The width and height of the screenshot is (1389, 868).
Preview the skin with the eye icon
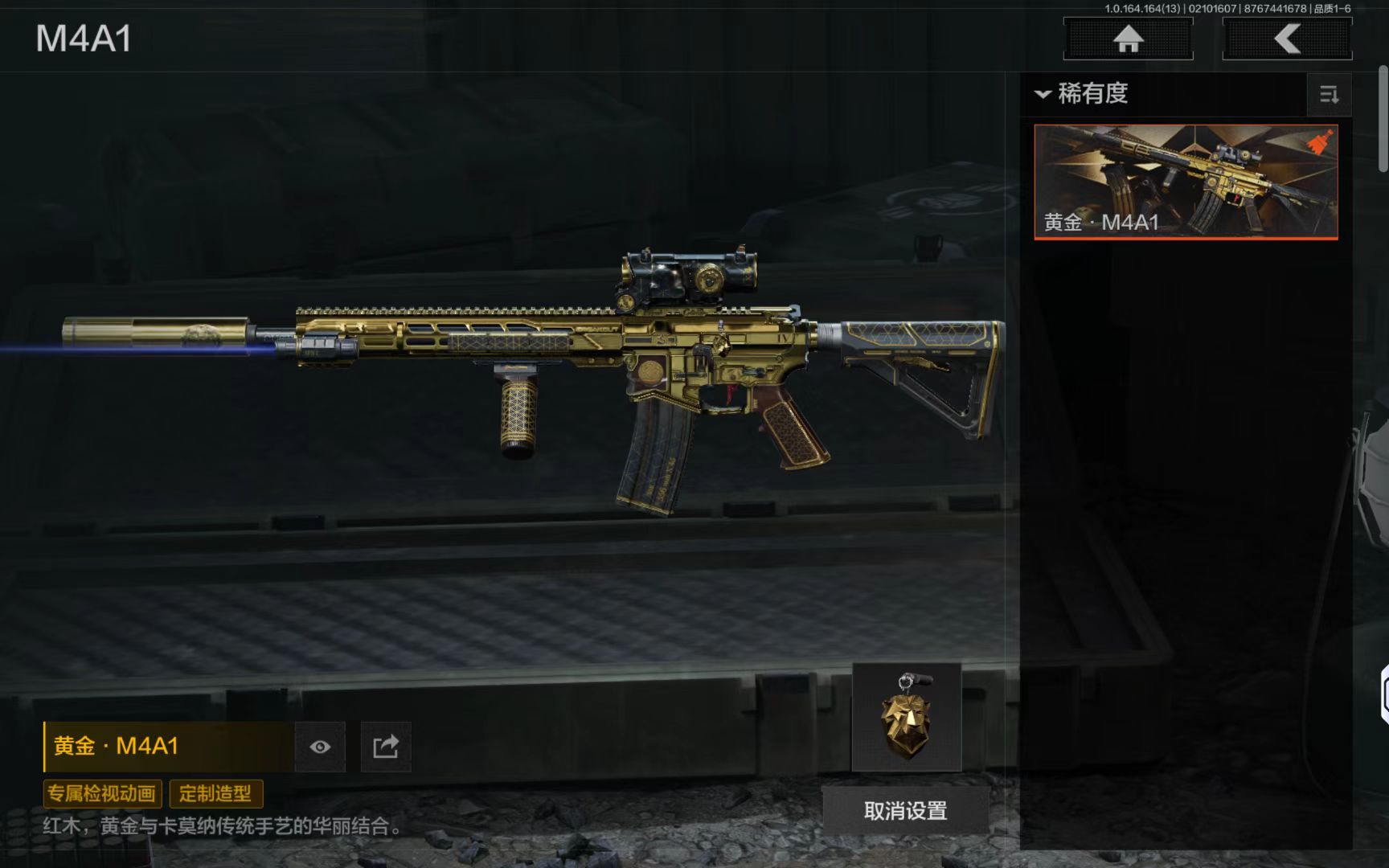pos(320,747)
